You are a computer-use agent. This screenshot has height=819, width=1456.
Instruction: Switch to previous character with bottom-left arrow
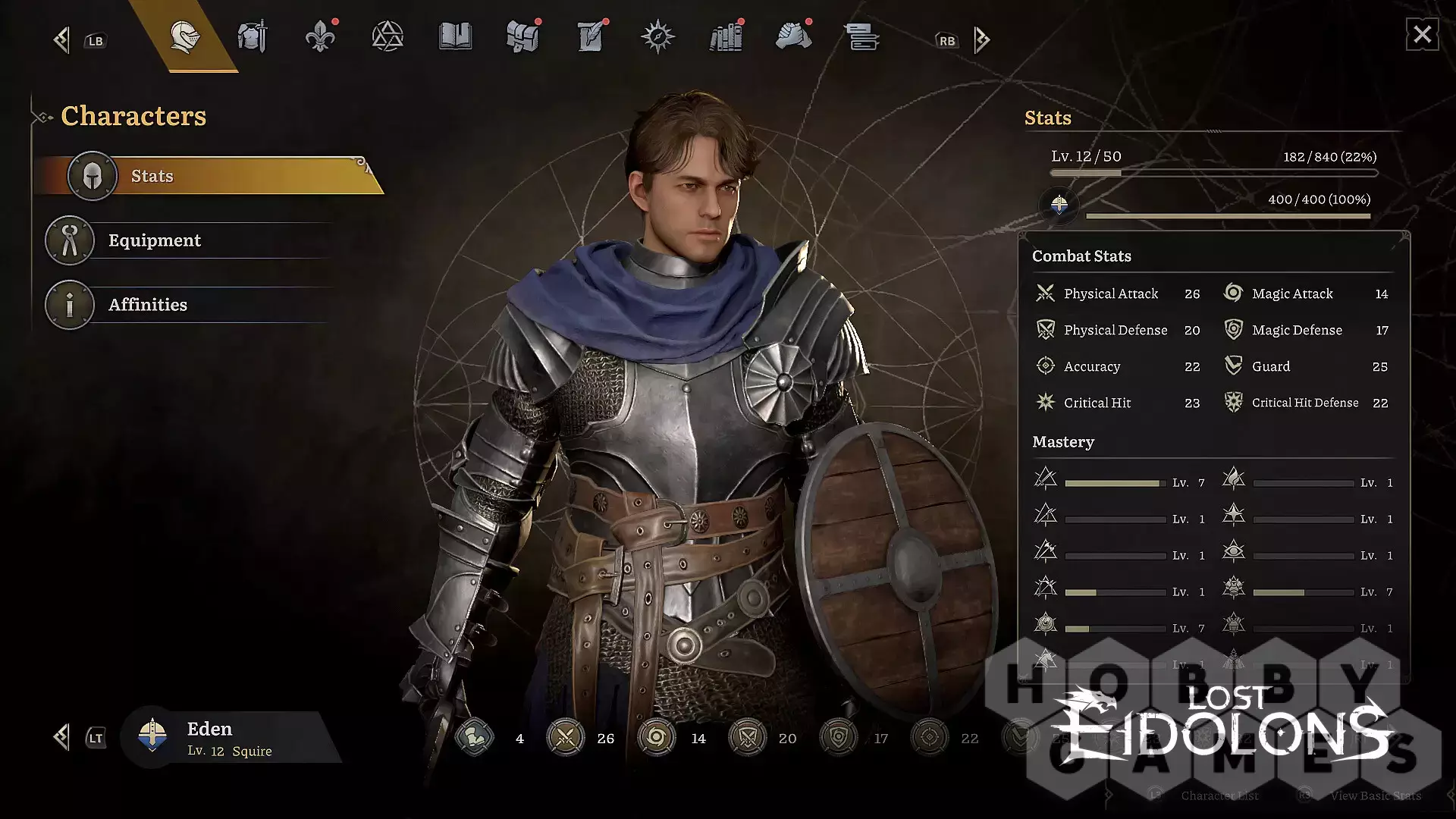(x=62, y=737)
